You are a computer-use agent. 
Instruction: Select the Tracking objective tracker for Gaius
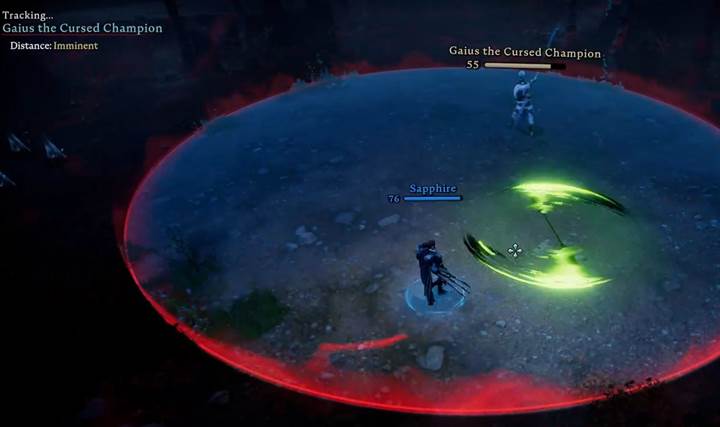pos(82,28)
